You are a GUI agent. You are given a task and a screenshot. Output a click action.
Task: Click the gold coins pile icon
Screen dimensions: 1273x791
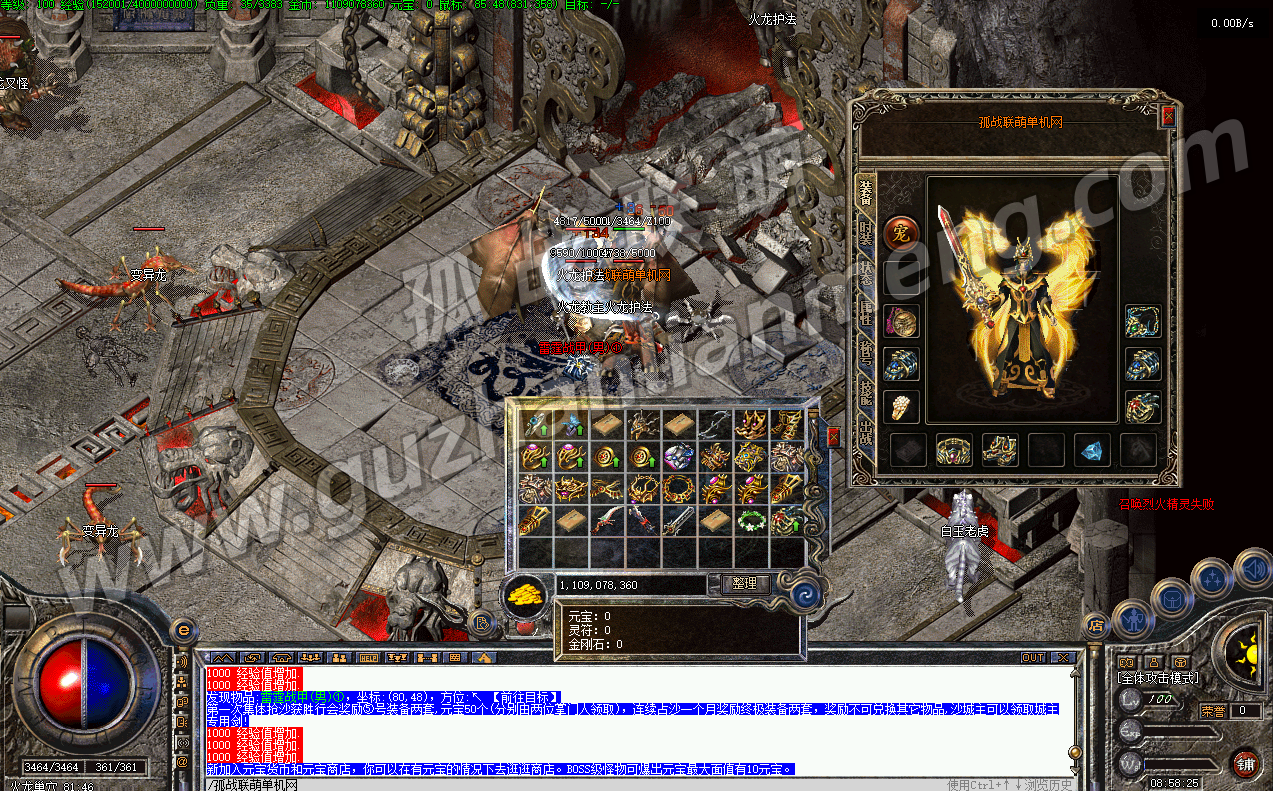tap(524, 592)
